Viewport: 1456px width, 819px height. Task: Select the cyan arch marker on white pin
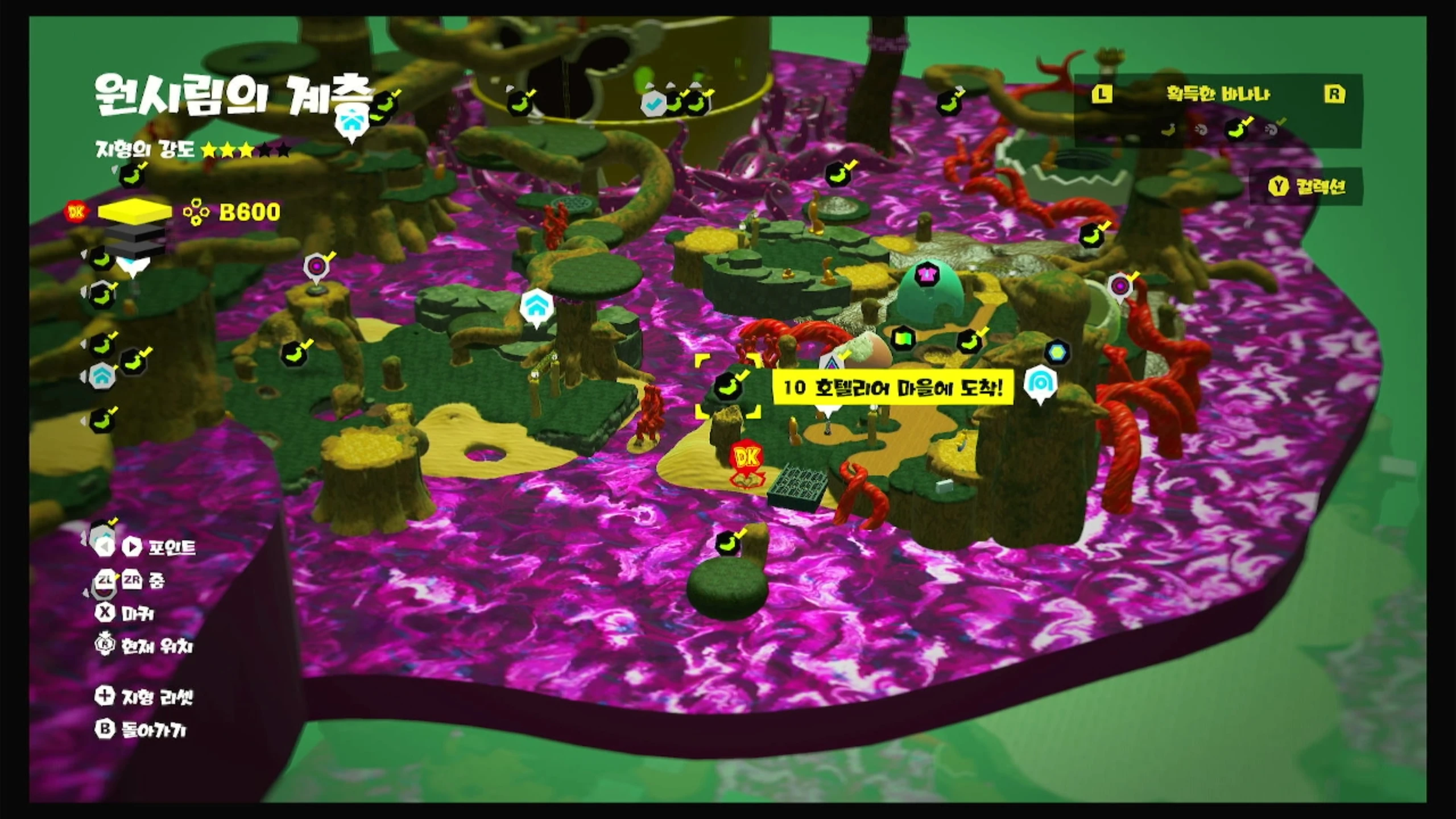[1040, 383]
